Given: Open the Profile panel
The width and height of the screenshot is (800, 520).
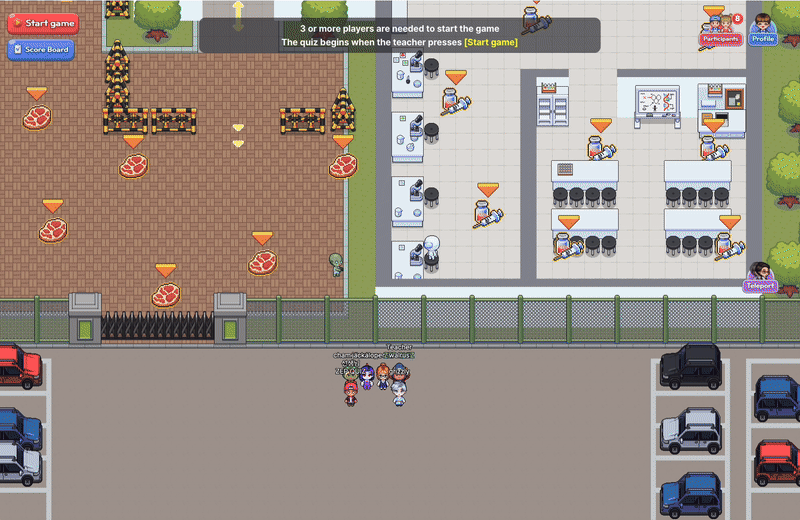Looking at the screenshot, I should [762, 32].
